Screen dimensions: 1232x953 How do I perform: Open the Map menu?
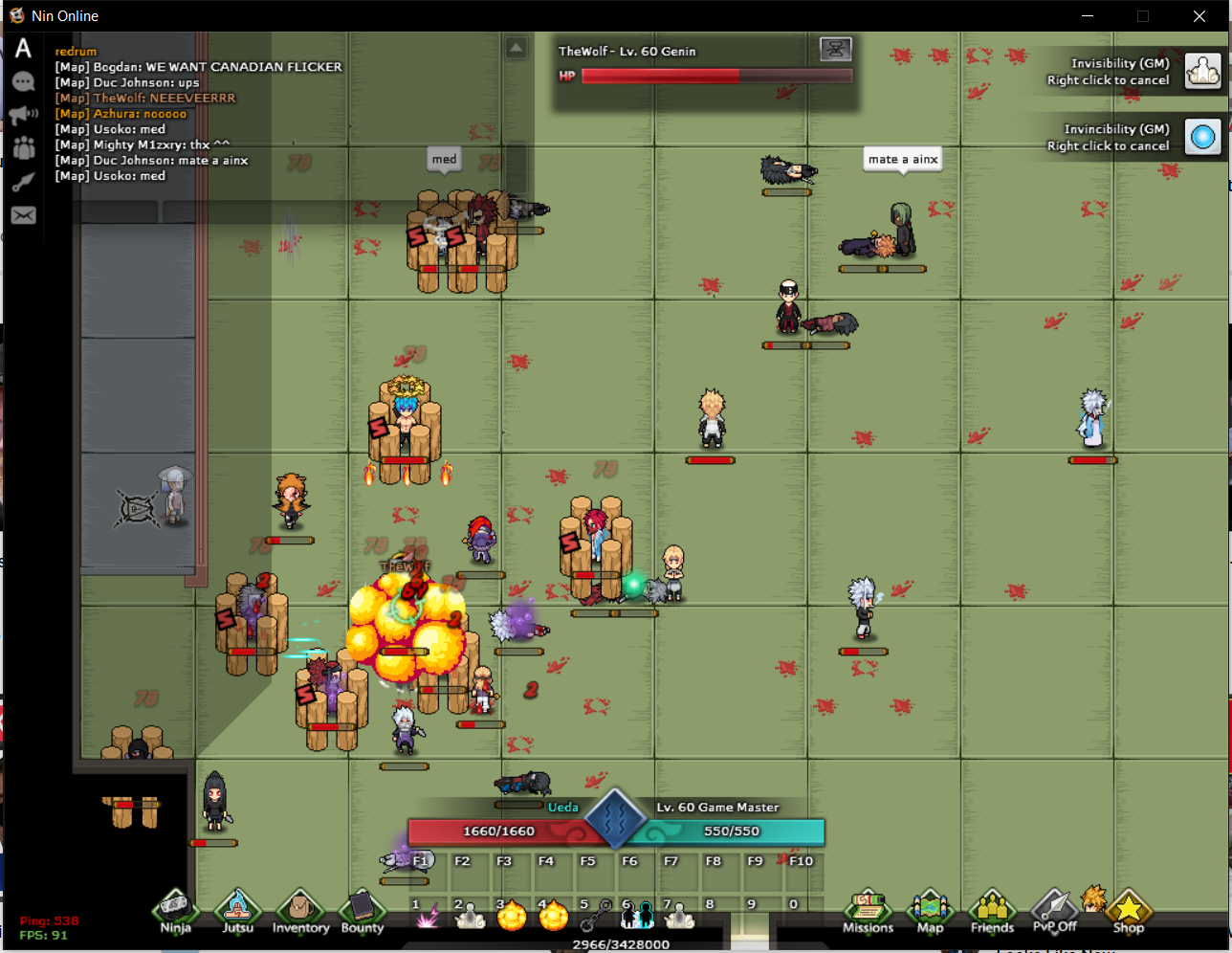tap(930, 911)
